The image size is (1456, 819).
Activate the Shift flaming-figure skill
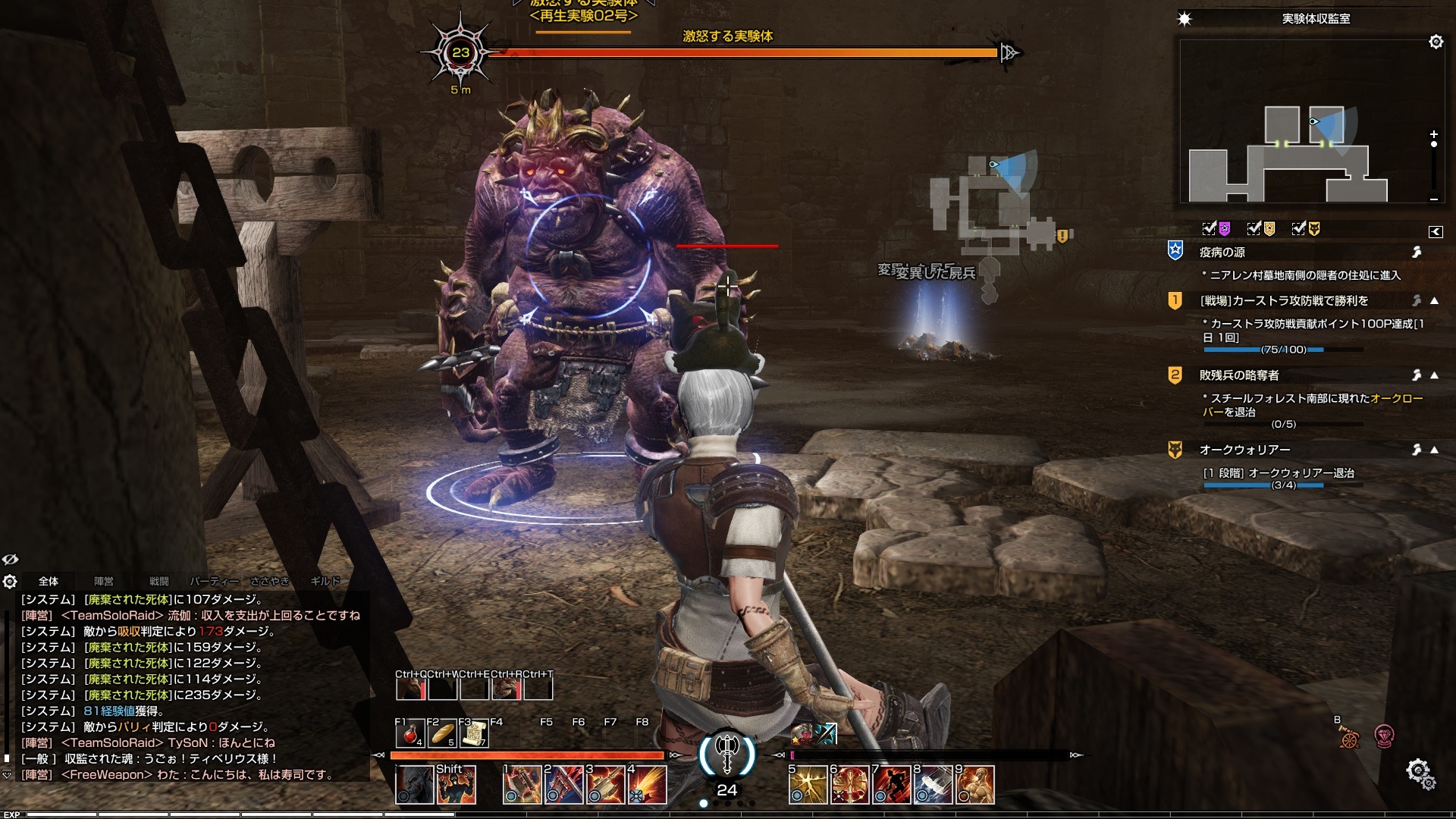tap(457, 784)
